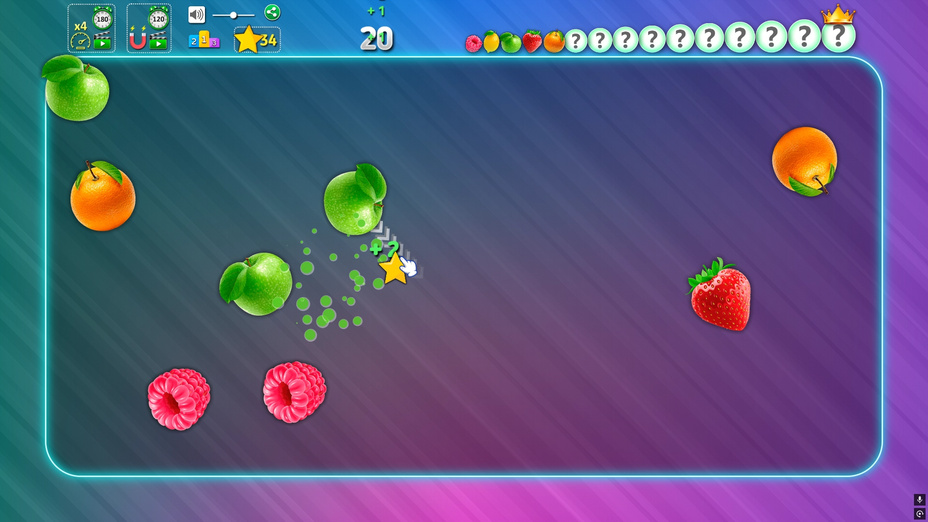Click the microphone overlay button

(x=919, y=499)
